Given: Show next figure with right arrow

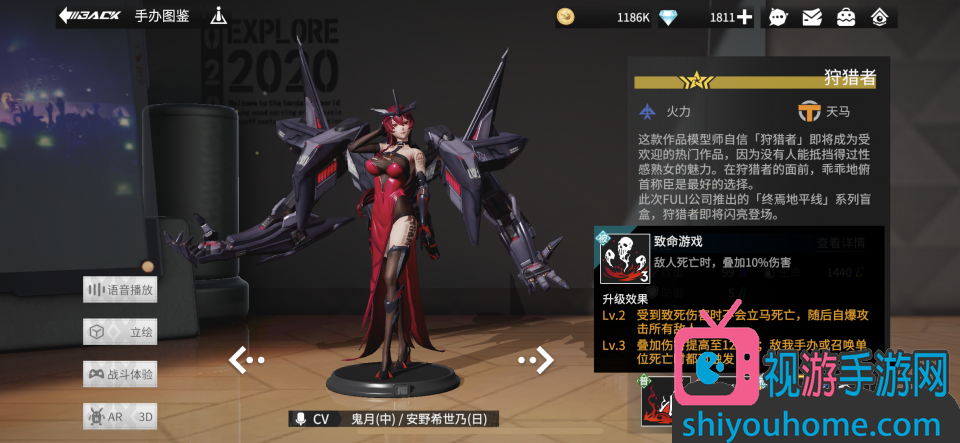Looking at the screenshot, I should tap(536, 359).
